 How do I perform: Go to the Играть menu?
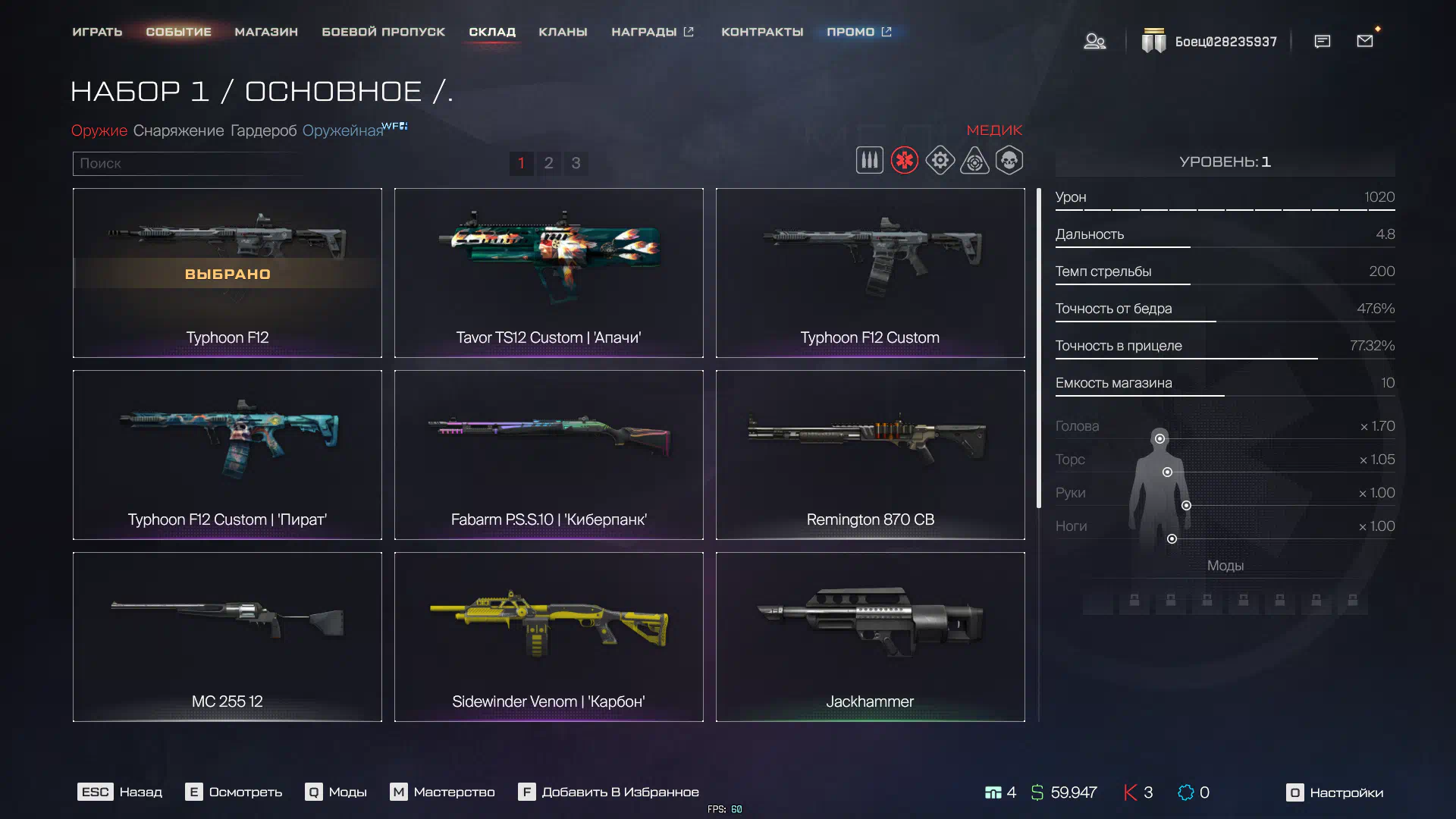97,32
